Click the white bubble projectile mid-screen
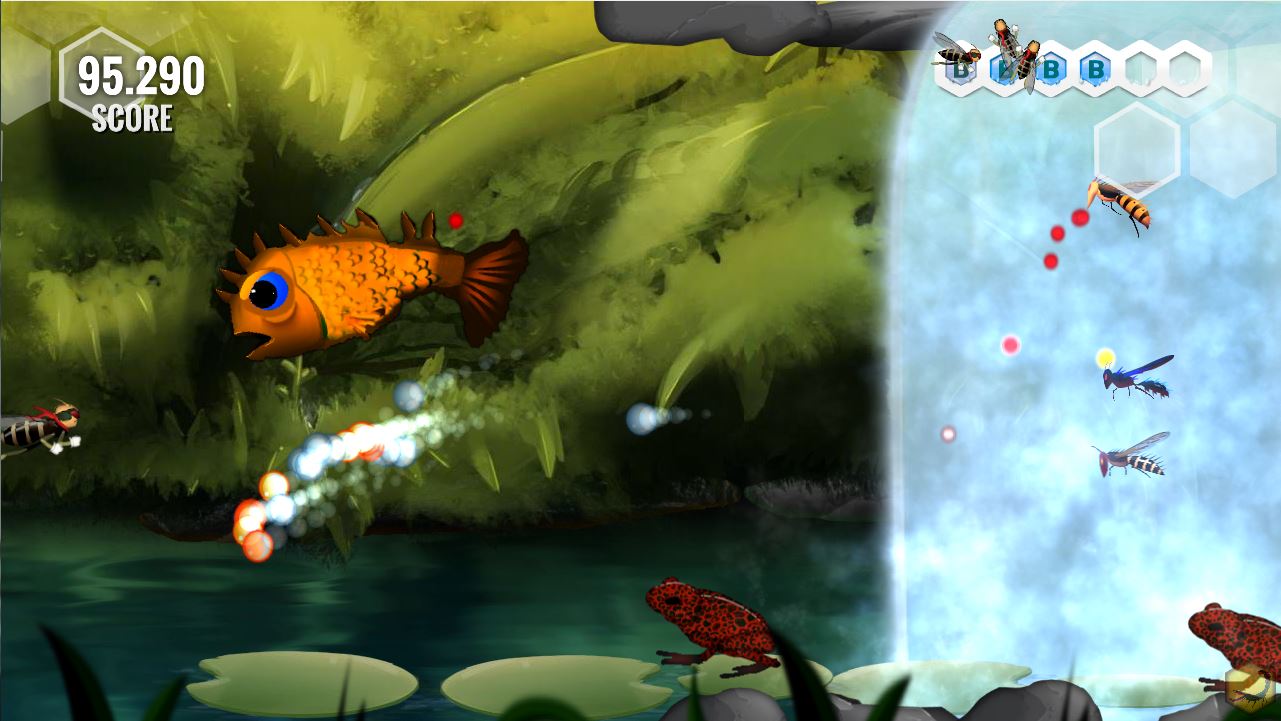 click(644, 419)
